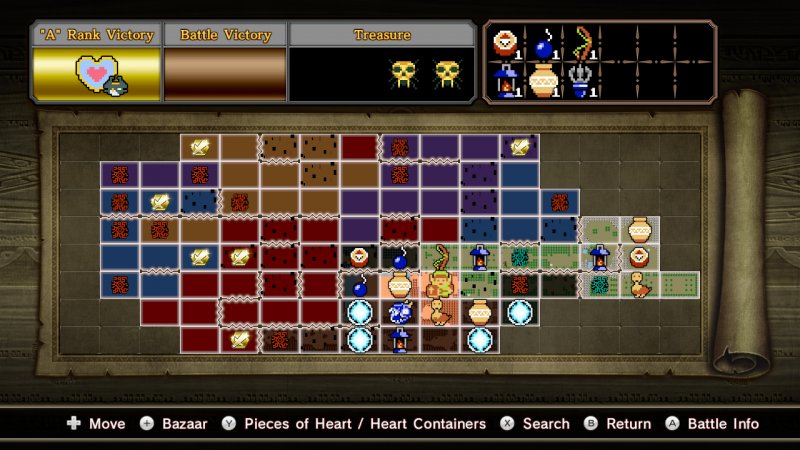Image resolution: width=800 pixels, height=450 pixels.
Task: Select the map square with the blue creature
Action: pyautogui.click(x=400, y=311)
